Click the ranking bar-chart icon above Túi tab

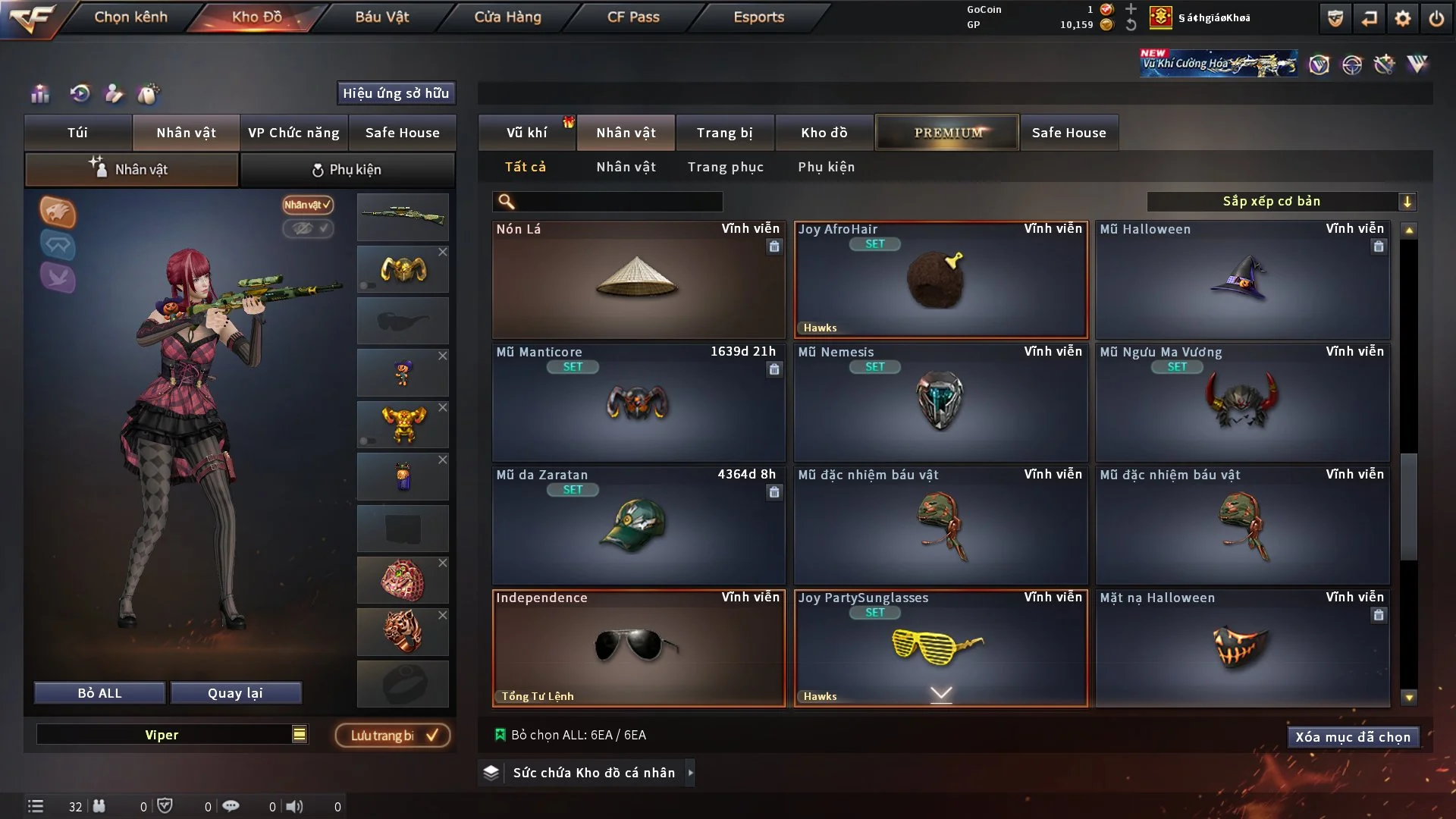[x=39, y=93]
